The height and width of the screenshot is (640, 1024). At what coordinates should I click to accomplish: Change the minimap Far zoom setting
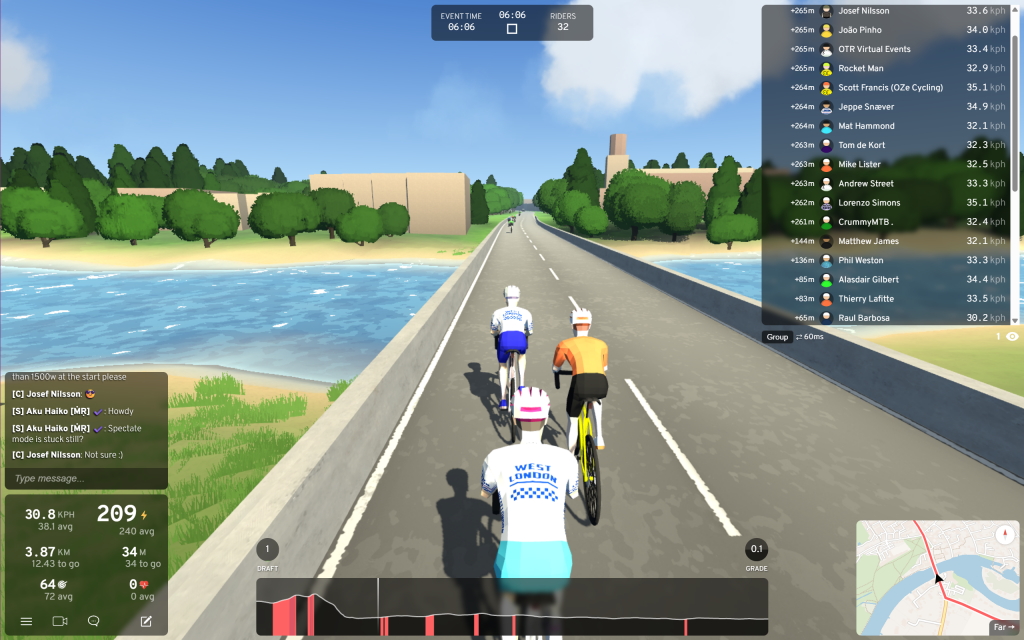(x=1001, y=627)
